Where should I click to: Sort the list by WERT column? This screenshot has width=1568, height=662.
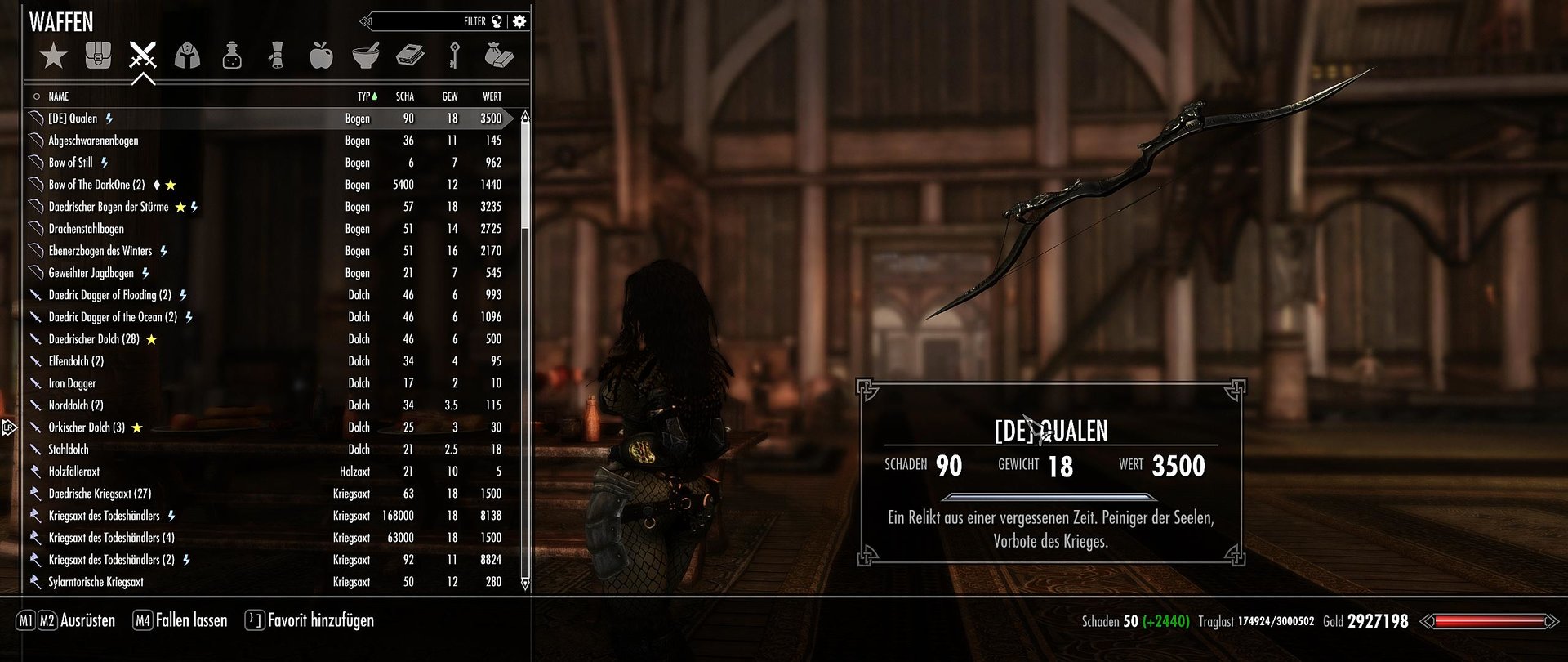coord(492,96)
